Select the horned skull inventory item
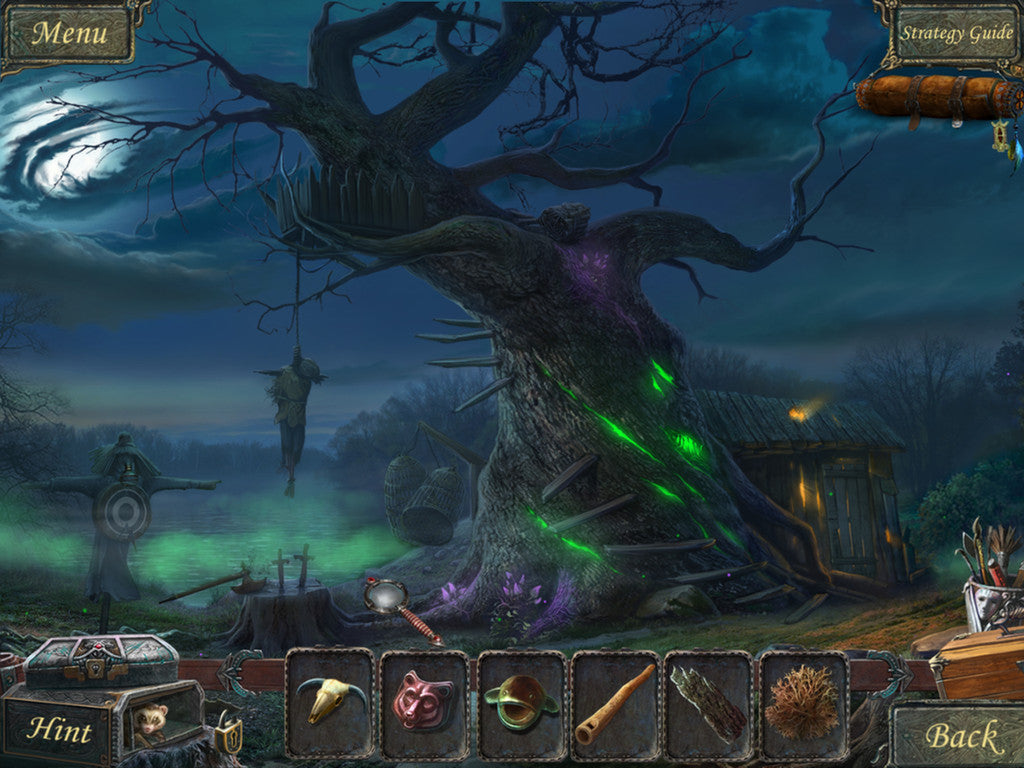This screenshot has width=1024, height=768. (329, 701)
